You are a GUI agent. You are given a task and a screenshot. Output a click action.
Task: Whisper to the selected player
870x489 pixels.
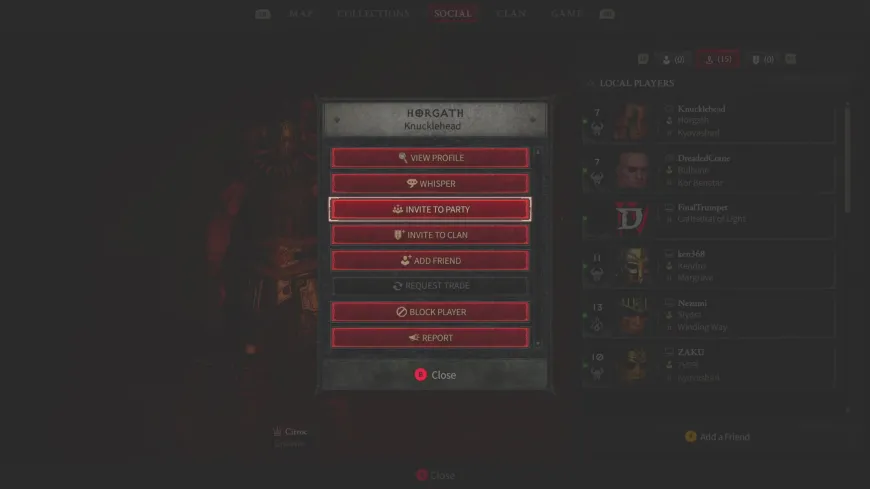pos(430,184)
